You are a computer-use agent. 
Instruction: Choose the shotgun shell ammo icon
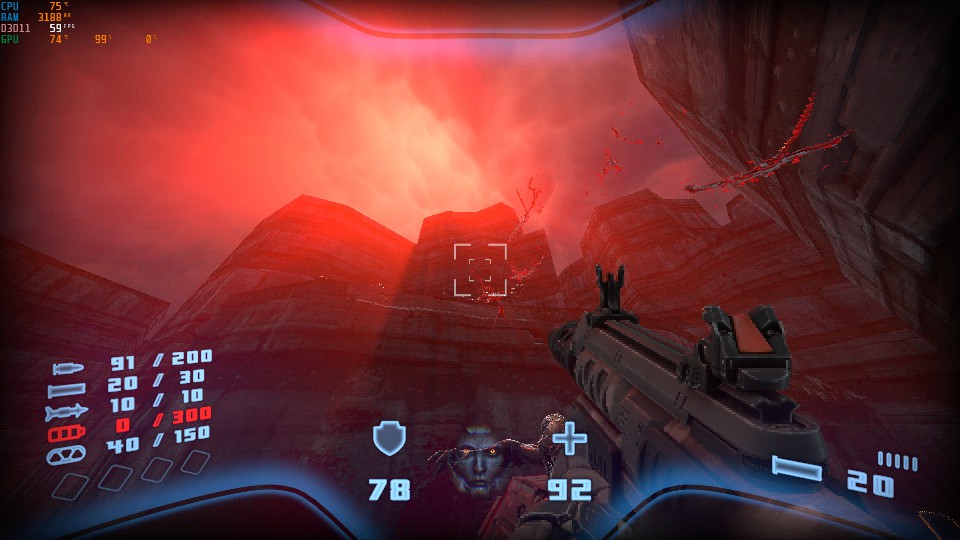[67, 389]
